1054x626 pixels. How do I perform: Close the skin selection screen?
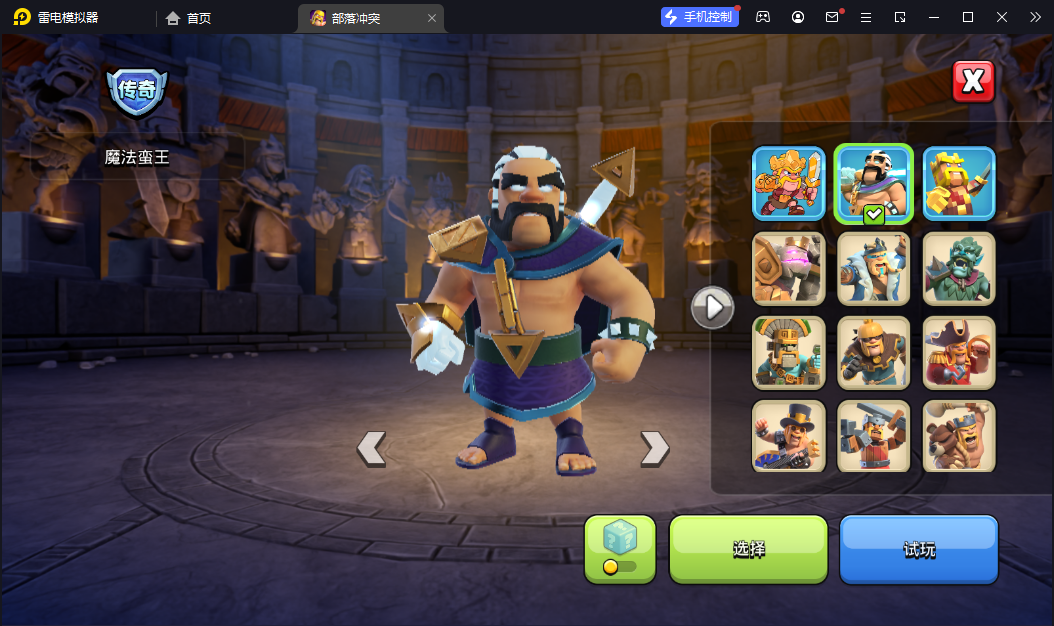(973, 81)
